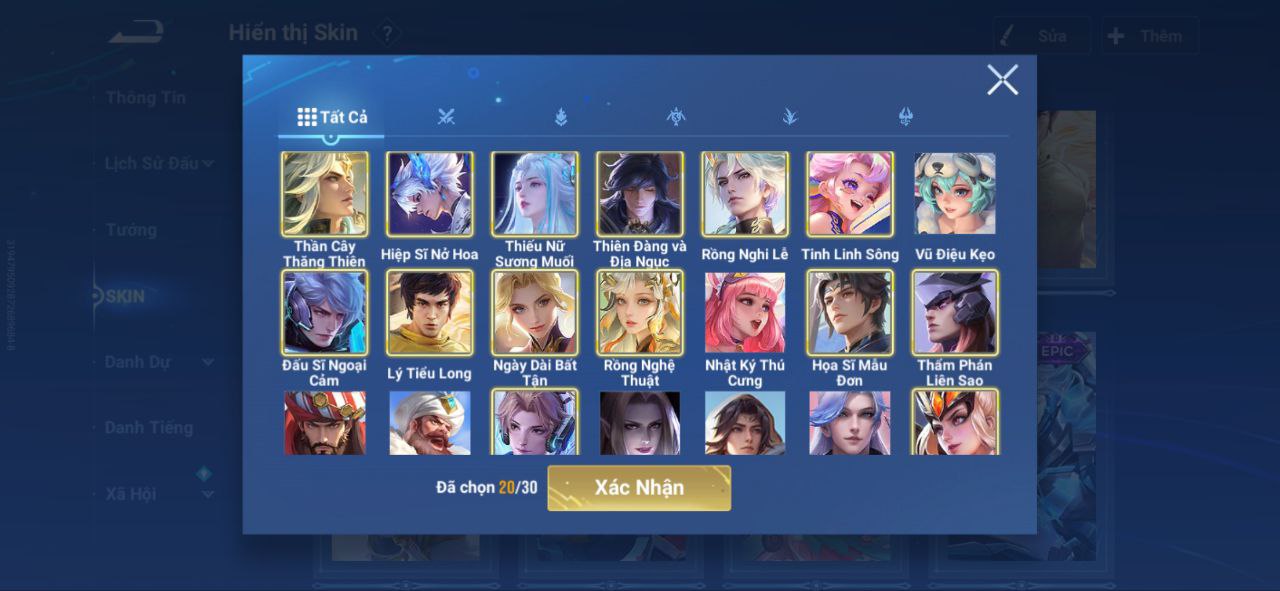Screen dimensions: 1280x591
Task: Switch to the Tất Cả tab
Action: pyautogui.click(x=332, y=117)
